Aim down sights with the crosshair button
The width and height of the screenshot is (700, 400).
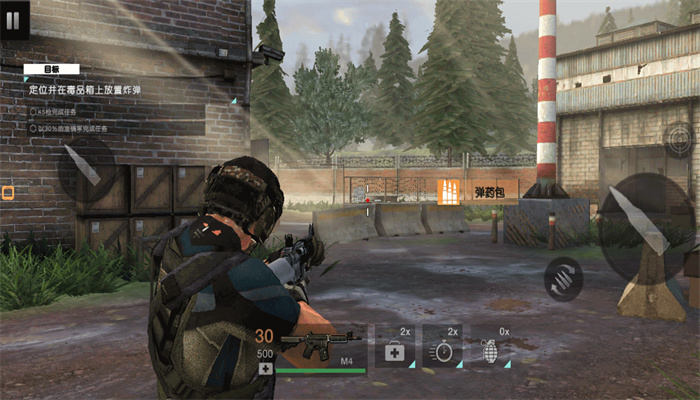pos(680,139)
